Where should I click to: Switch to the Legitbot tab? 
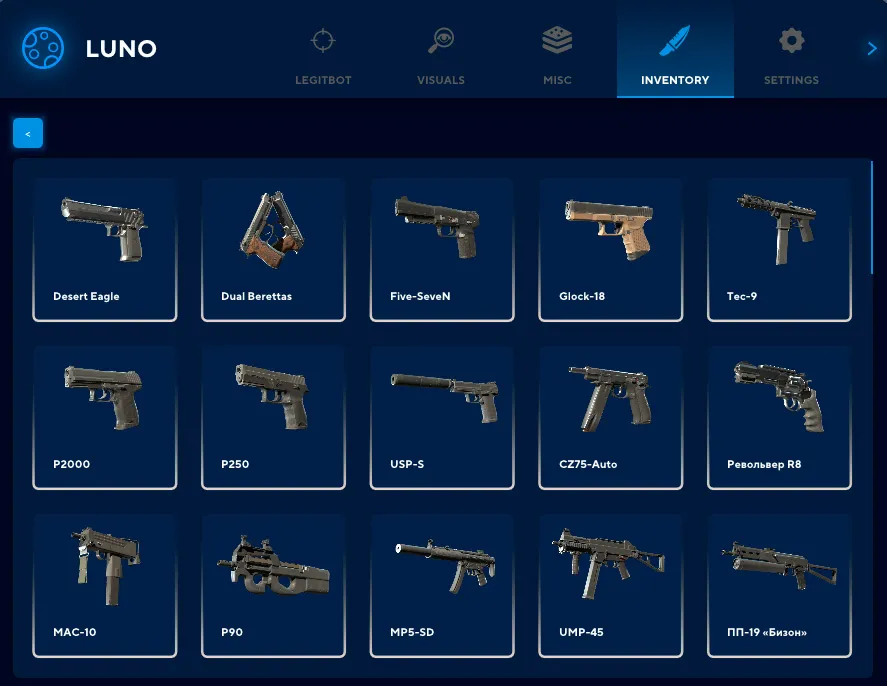point(323,55)
